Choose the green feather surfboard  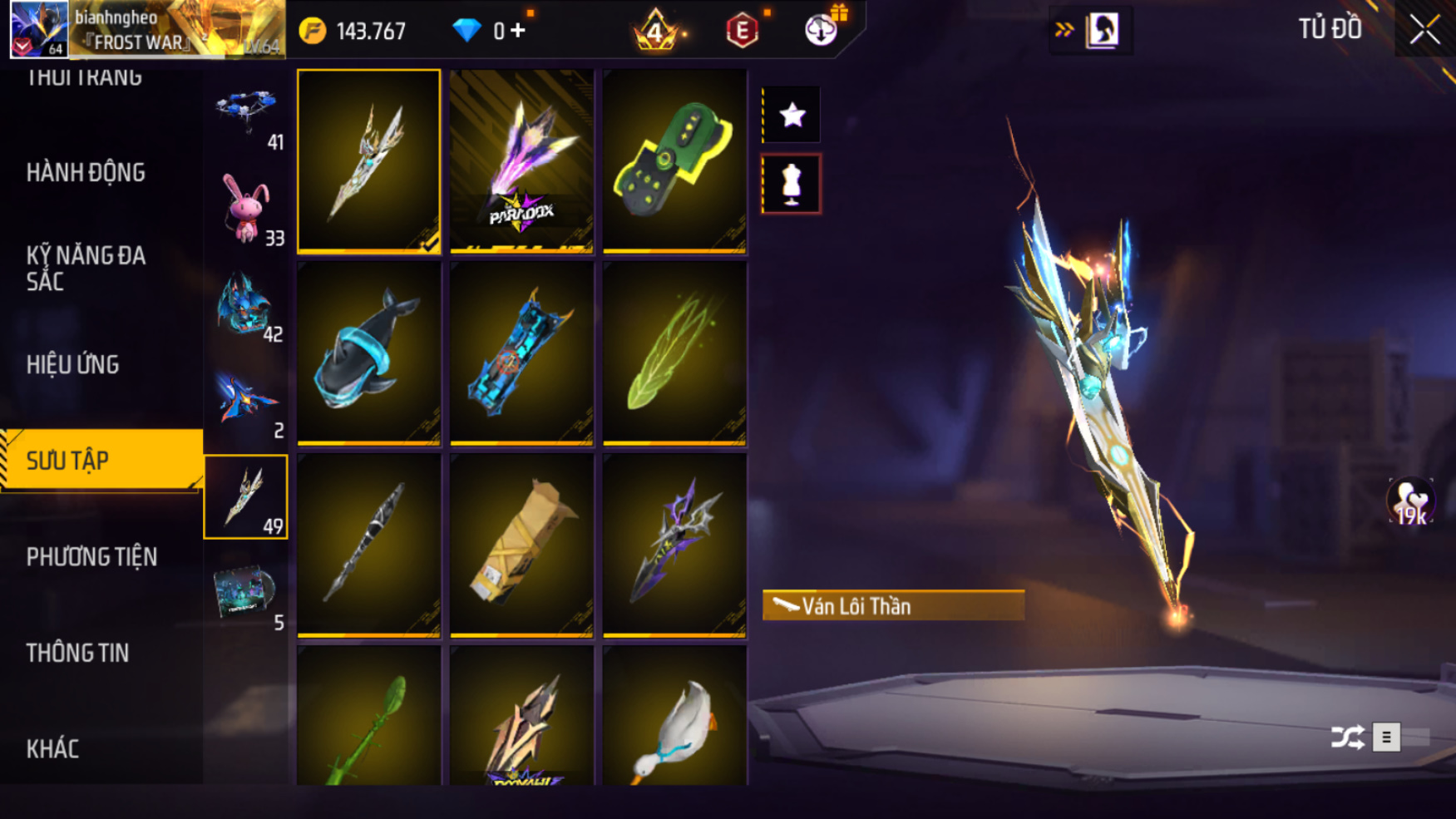pyautogui.click(x=674, y=353)
